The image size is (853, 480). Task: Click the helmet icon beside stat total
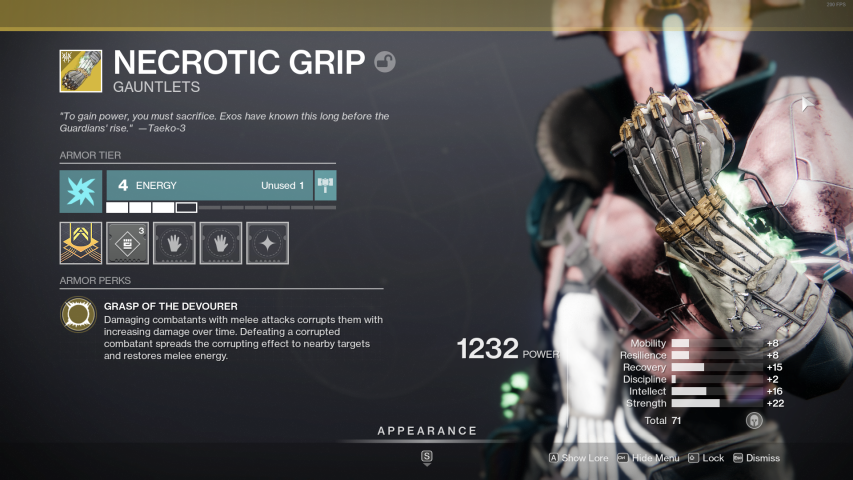[x=754, y=421]
